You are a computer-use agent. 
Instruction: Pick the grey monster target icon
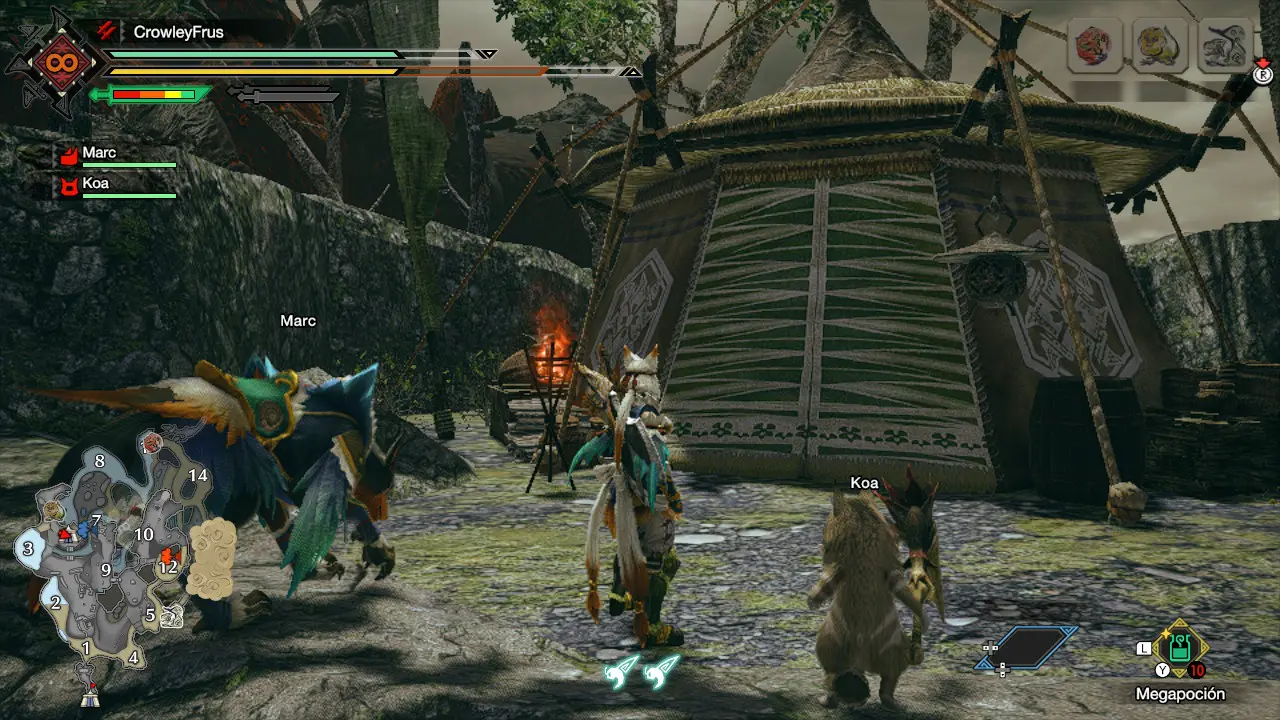tap(1226, 46)
